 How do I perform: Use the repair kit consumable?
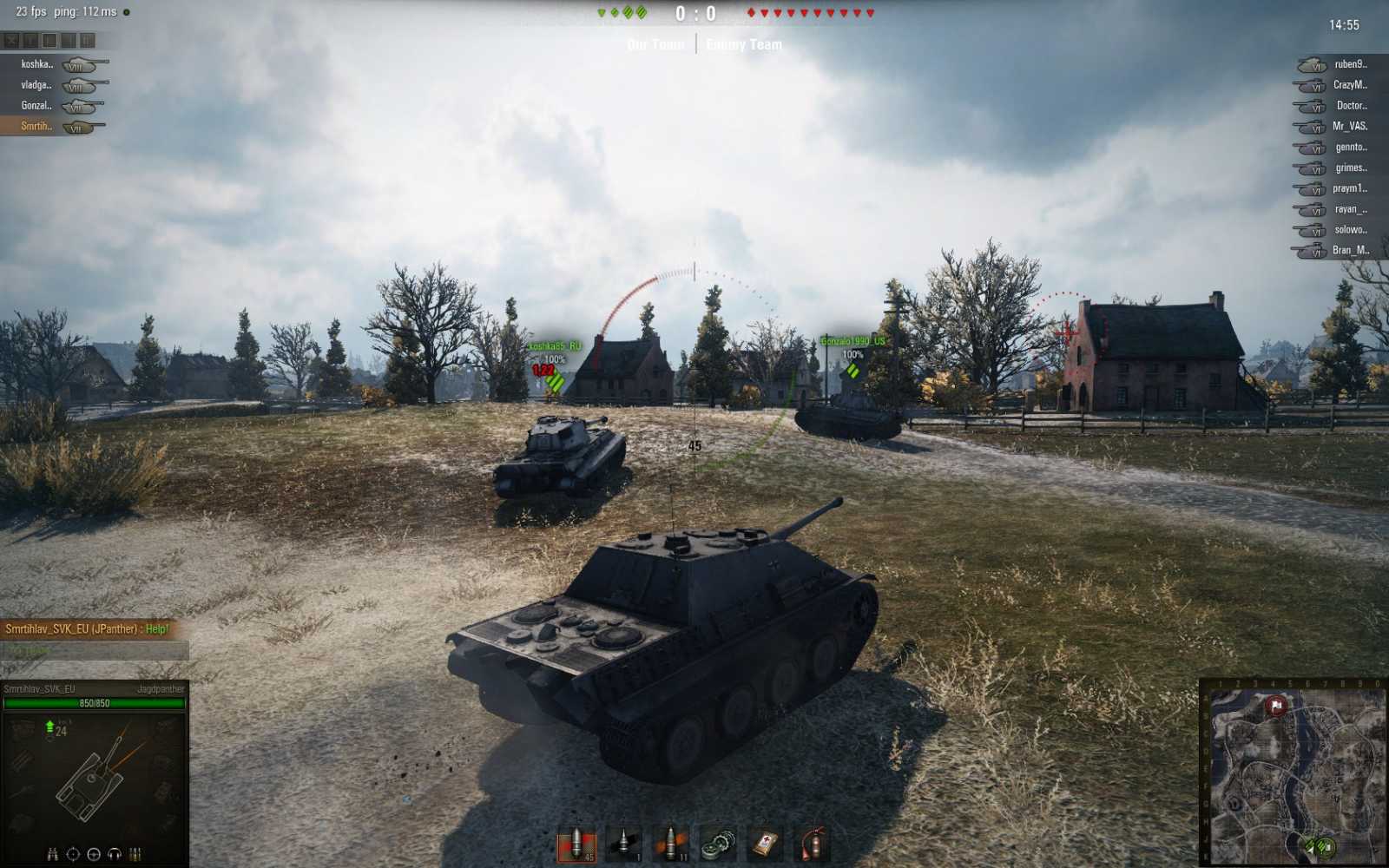(x=718, y=844)
